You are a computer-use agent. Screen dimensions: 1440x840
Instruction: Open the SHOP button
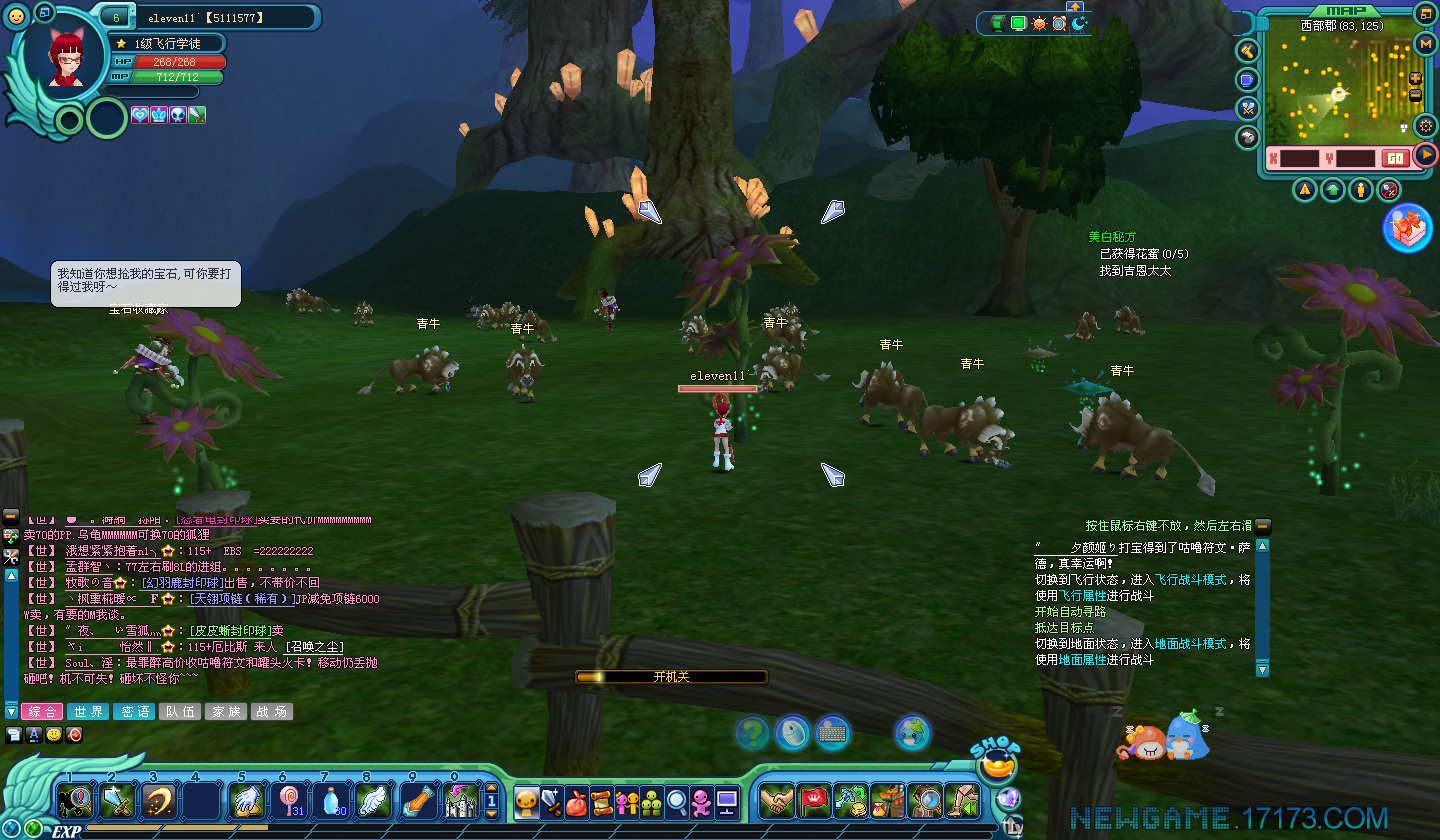994,762
